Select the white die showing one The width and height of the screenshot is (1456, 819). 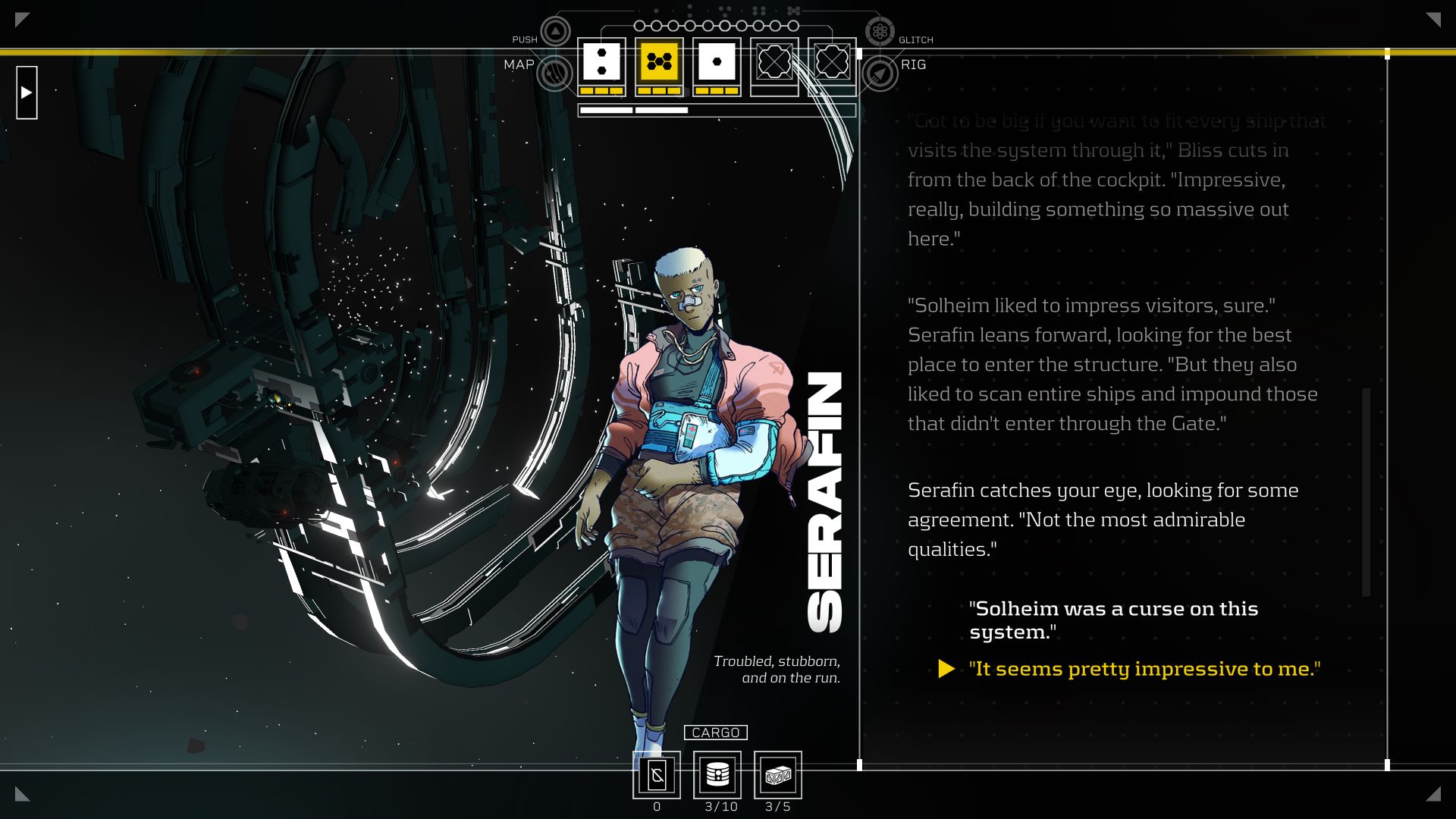(x=717, y=62)
